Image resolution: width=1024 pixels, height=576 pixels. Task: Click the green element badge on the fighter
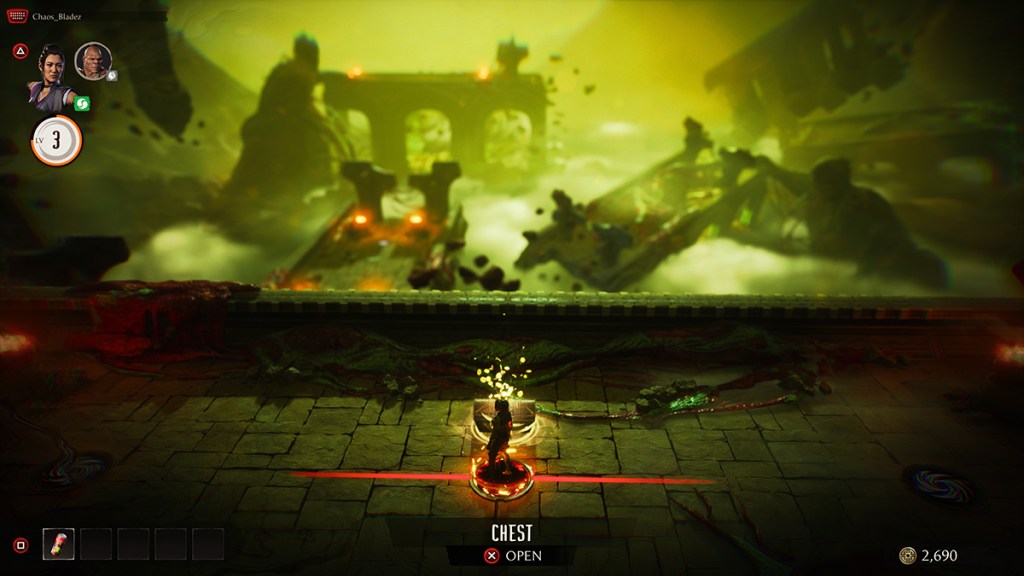coord(83,104)
